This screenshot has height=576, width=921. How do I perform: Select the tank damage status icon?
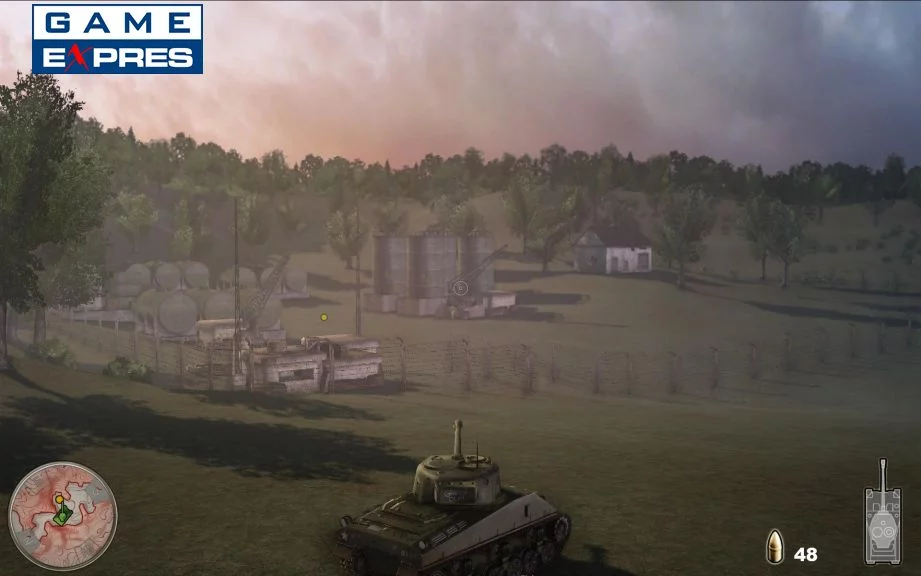pos(882,514)
